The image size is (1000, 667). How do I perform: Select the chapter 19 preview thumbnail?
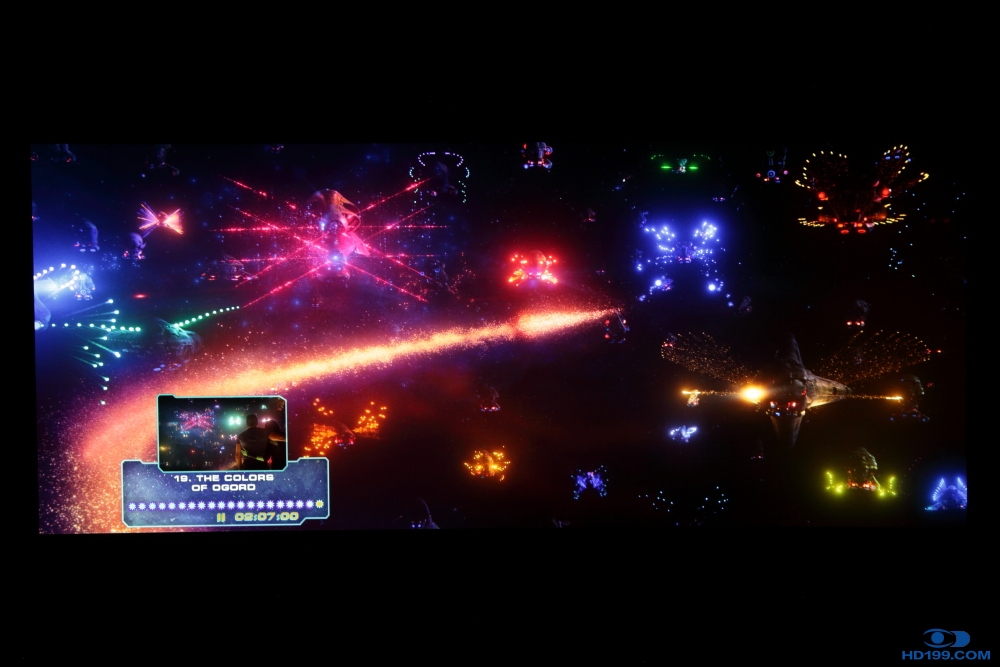(x=222, y=432)
